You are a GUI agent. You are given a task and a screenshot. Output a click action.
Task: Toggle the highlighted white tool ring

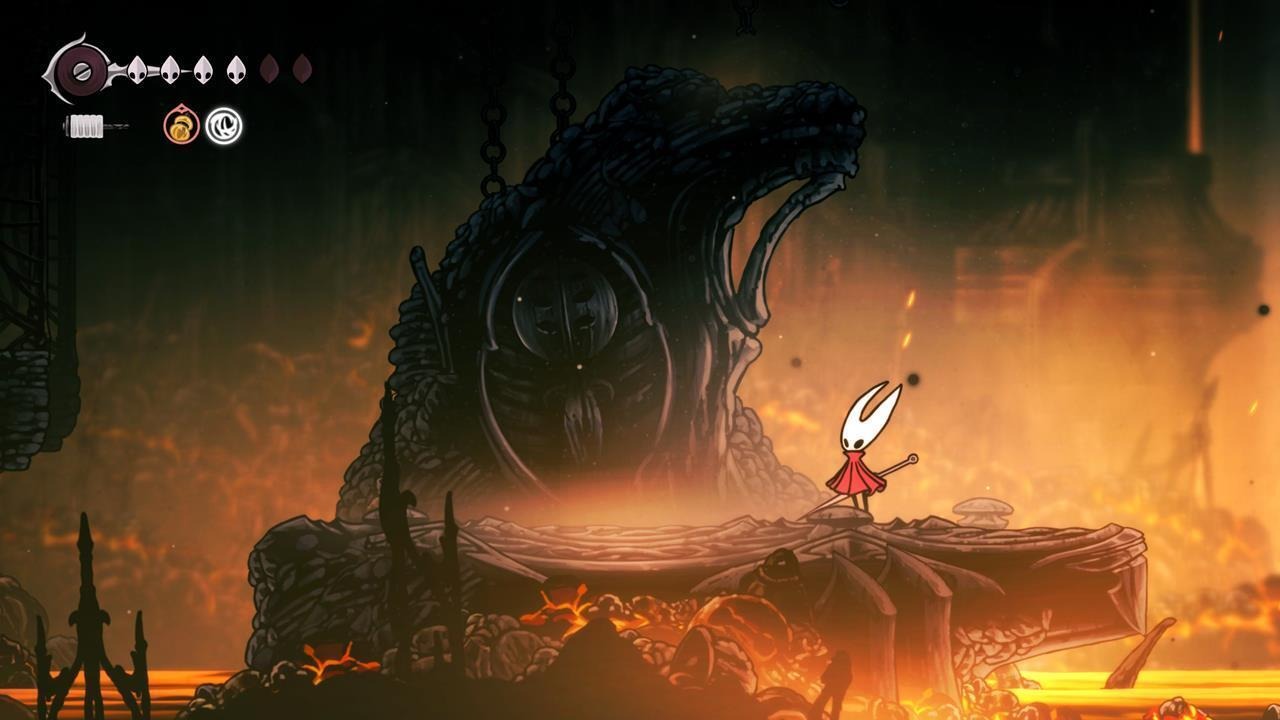pos(224,126)
